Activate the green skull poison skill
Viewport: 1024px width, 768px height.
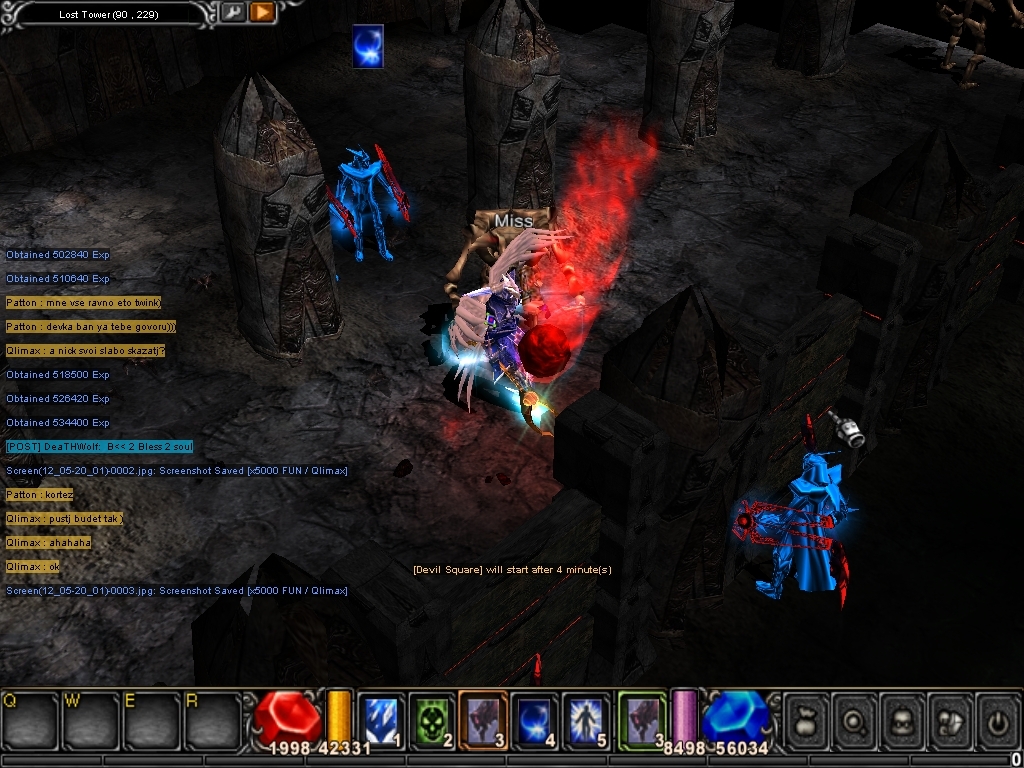tap(431, 719)
